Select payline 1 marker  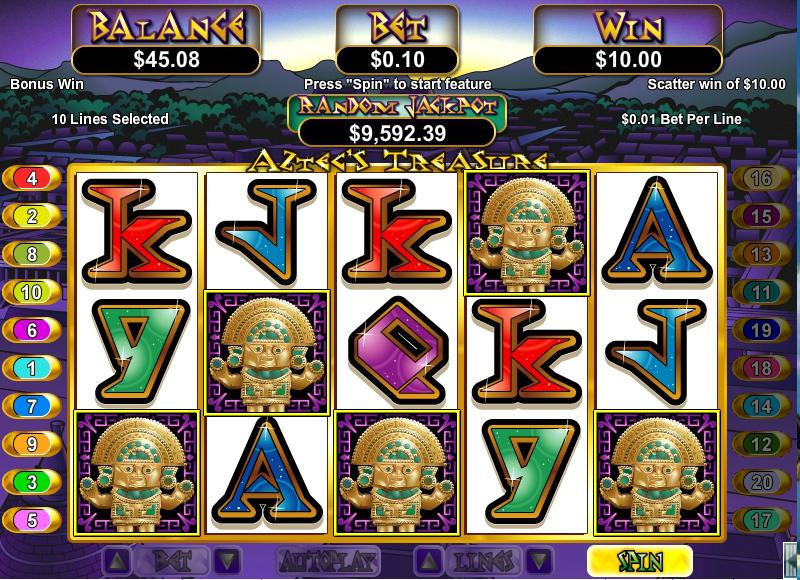point(32,368)
